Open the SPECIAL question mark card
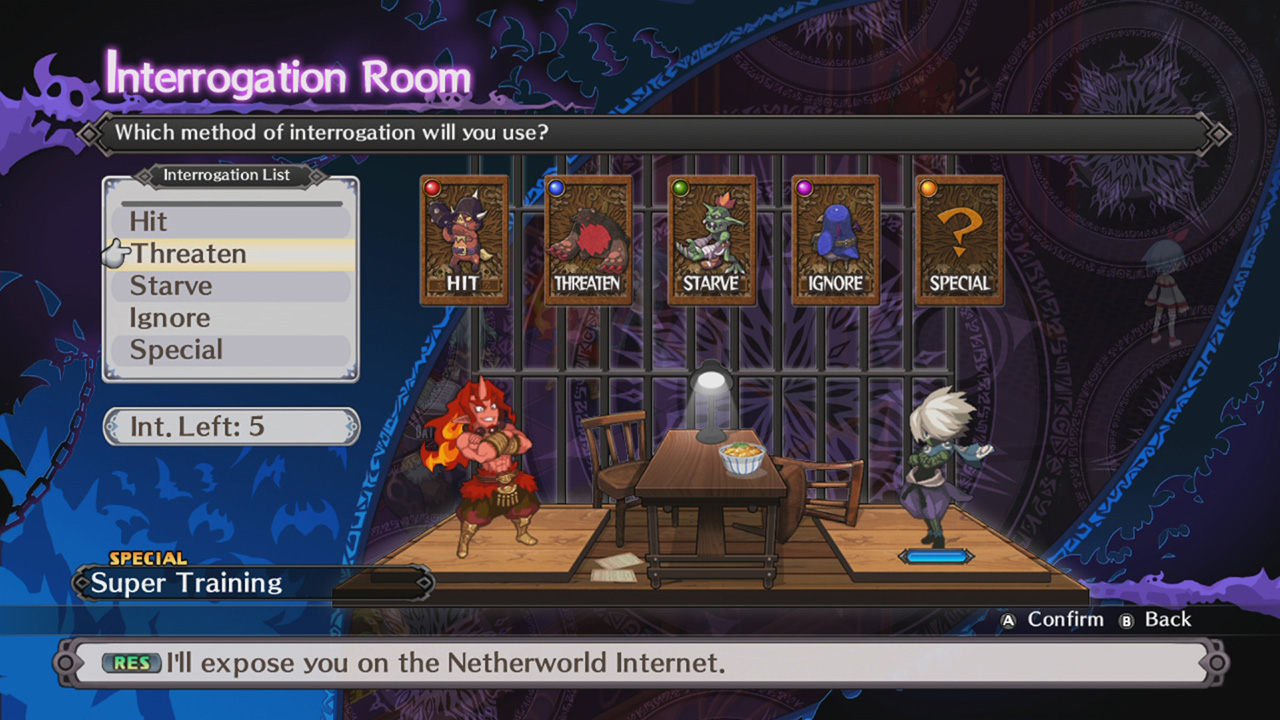The width and height of the screenshot is (1280, 720). (957, 240)
